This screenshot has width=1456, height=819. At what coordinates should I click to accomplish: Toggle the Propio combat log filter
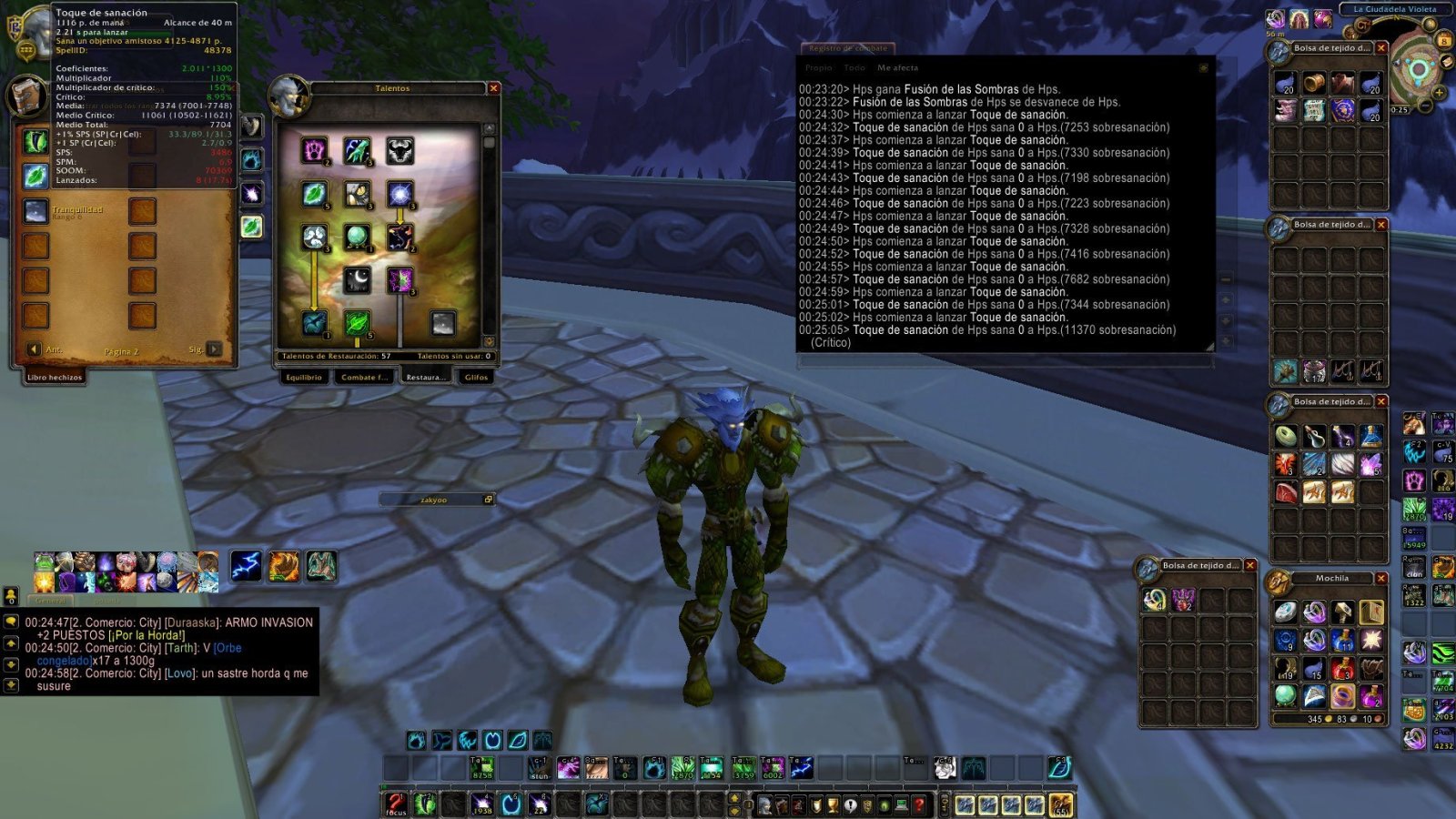pos(818,66)
